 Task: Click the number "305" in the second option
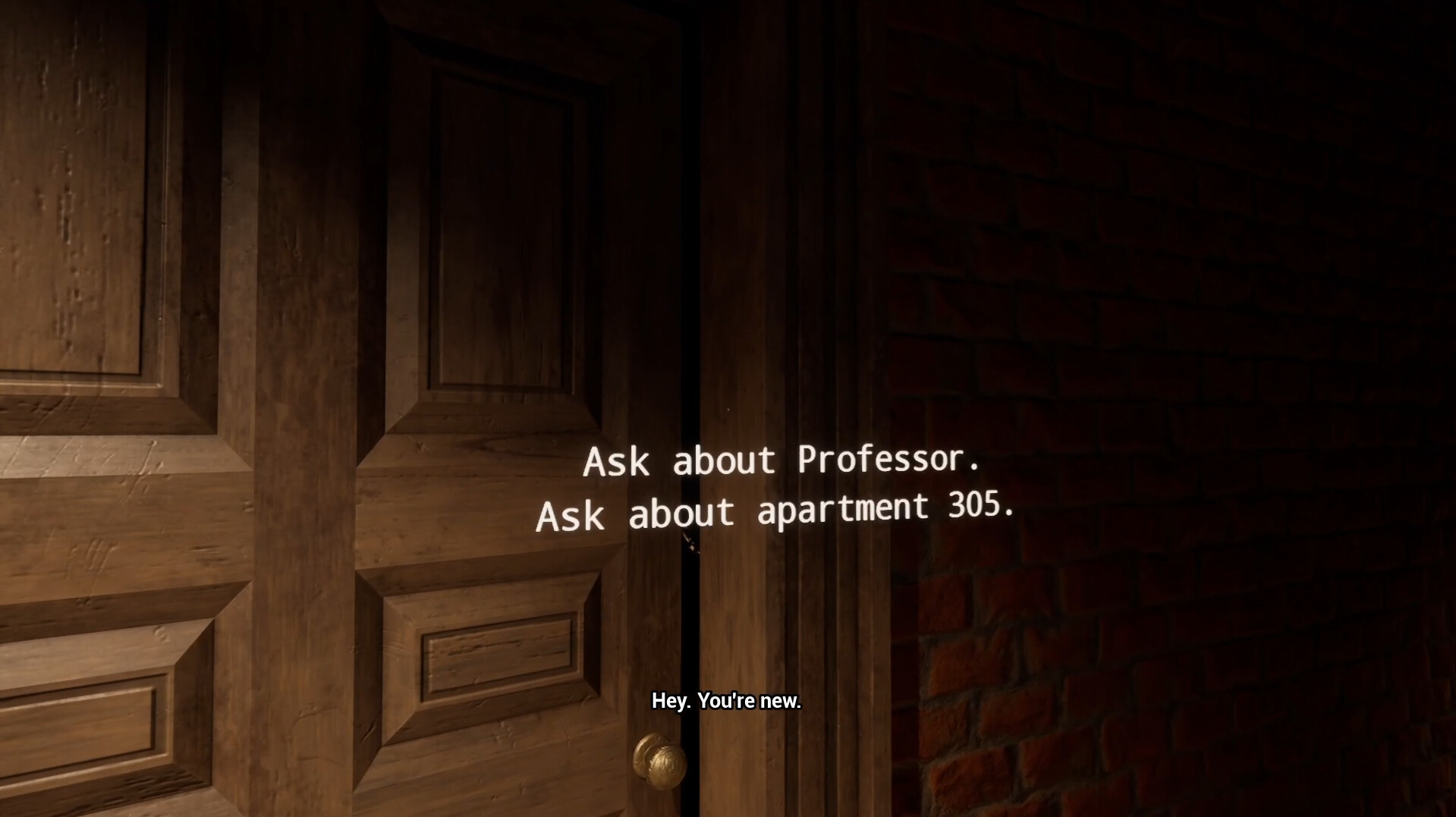(975, 507)
